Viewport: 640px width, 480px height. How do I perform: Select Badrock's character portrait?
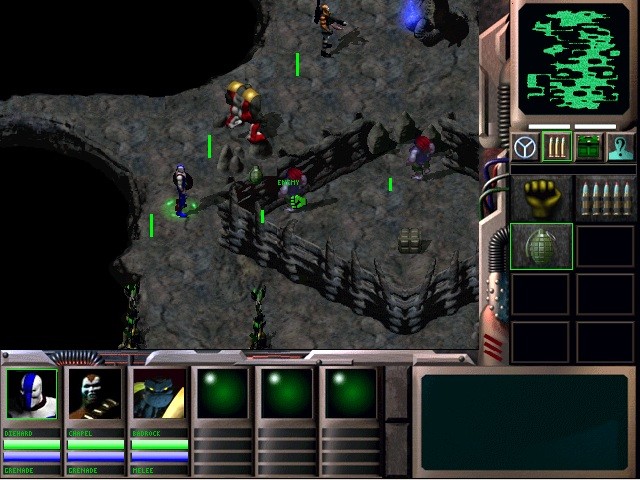pos(159,394)
